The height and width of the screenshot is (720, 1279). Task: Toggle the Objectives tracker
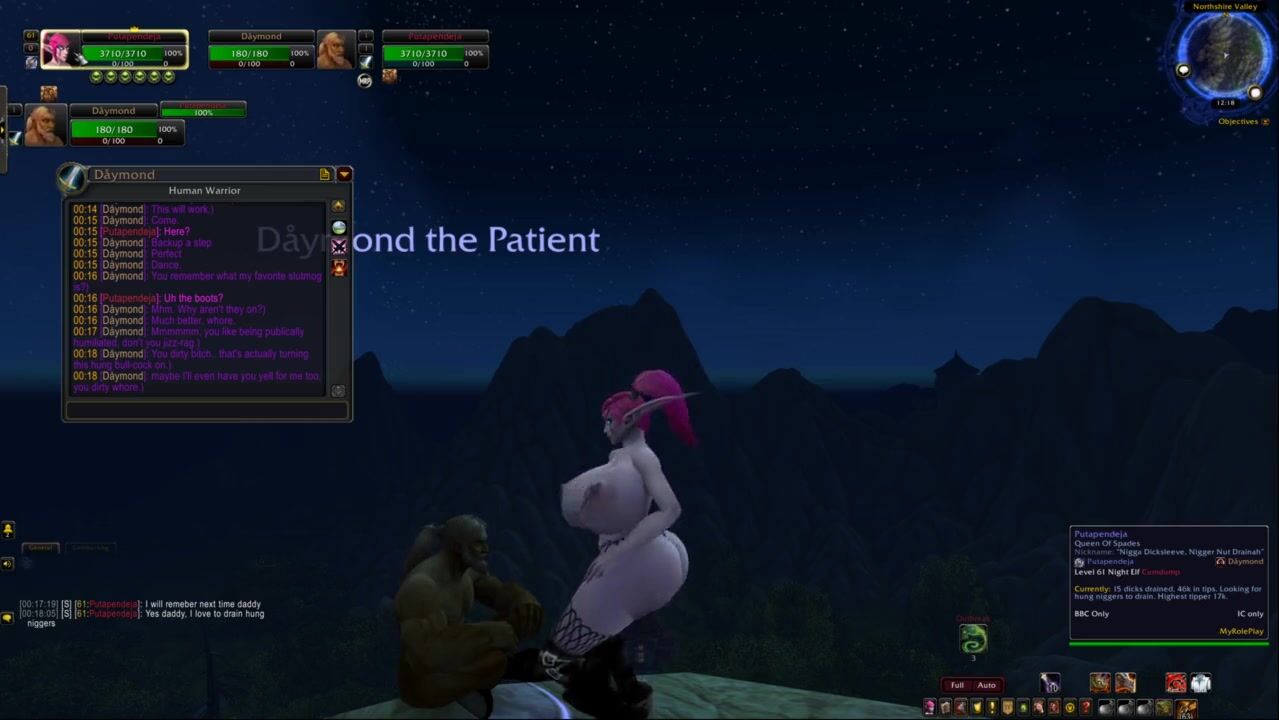click(x=1238, y=122)
